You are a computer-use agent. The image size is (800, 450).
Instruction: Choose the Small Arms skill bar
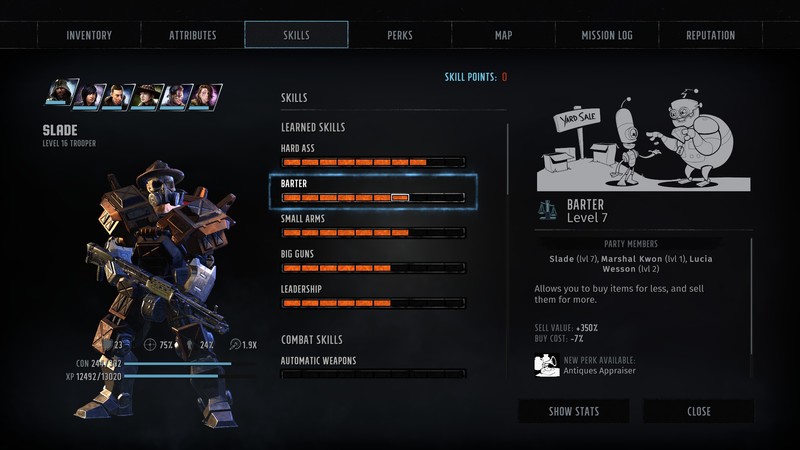[x=373, y=233]
